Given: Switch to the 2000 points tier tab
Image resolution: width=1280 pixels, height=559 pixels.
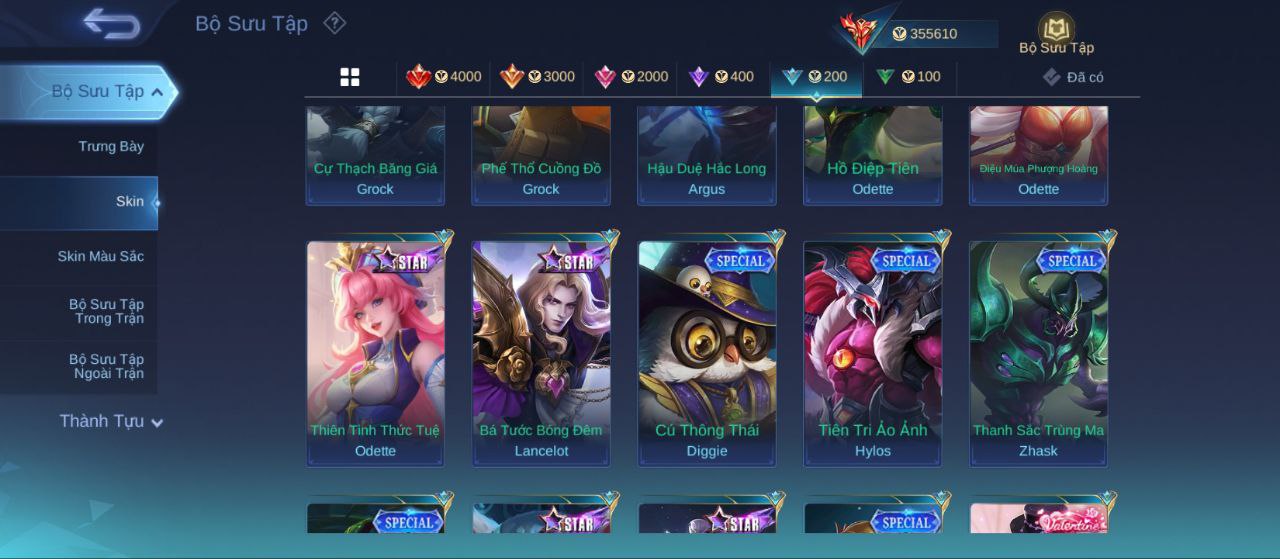Looking at the screenshot, I should 630,77.
